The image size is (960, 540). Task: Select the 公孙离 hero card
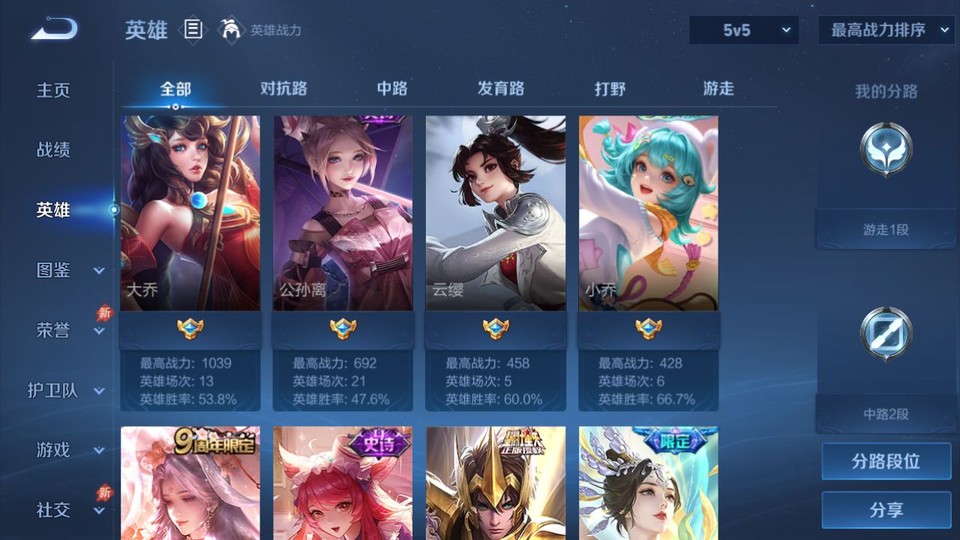point(343,213)
